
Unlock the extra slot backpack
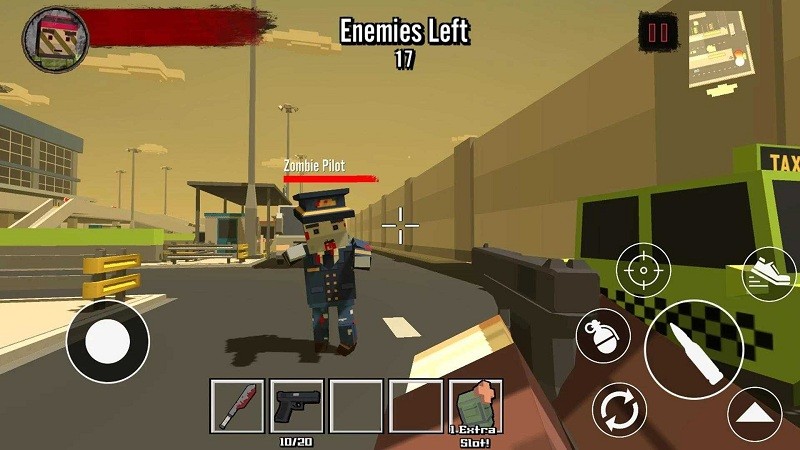pos(474,405)
